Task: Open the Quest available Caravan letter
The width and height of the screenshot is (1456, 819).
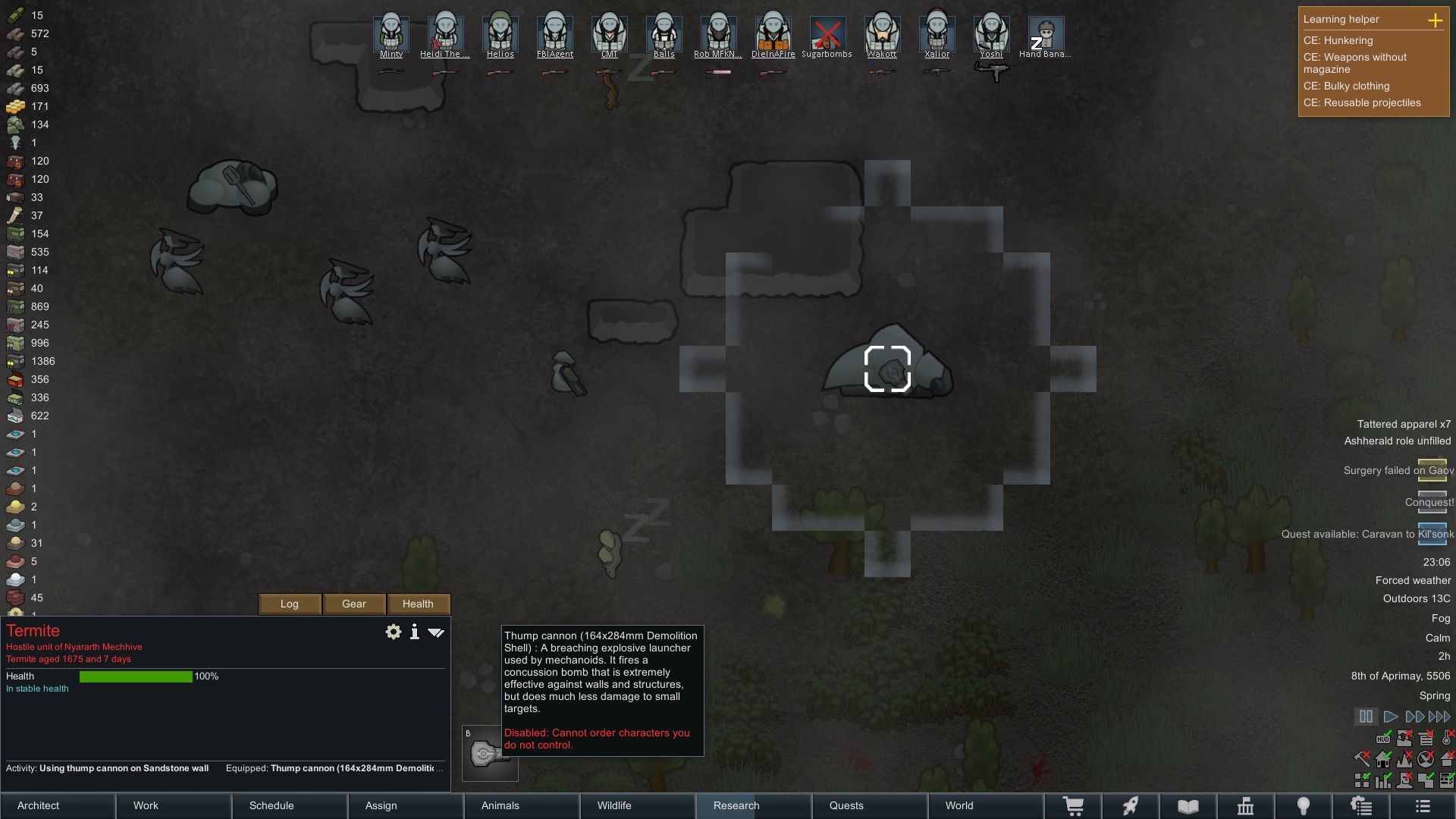Action: [1432, 533]
